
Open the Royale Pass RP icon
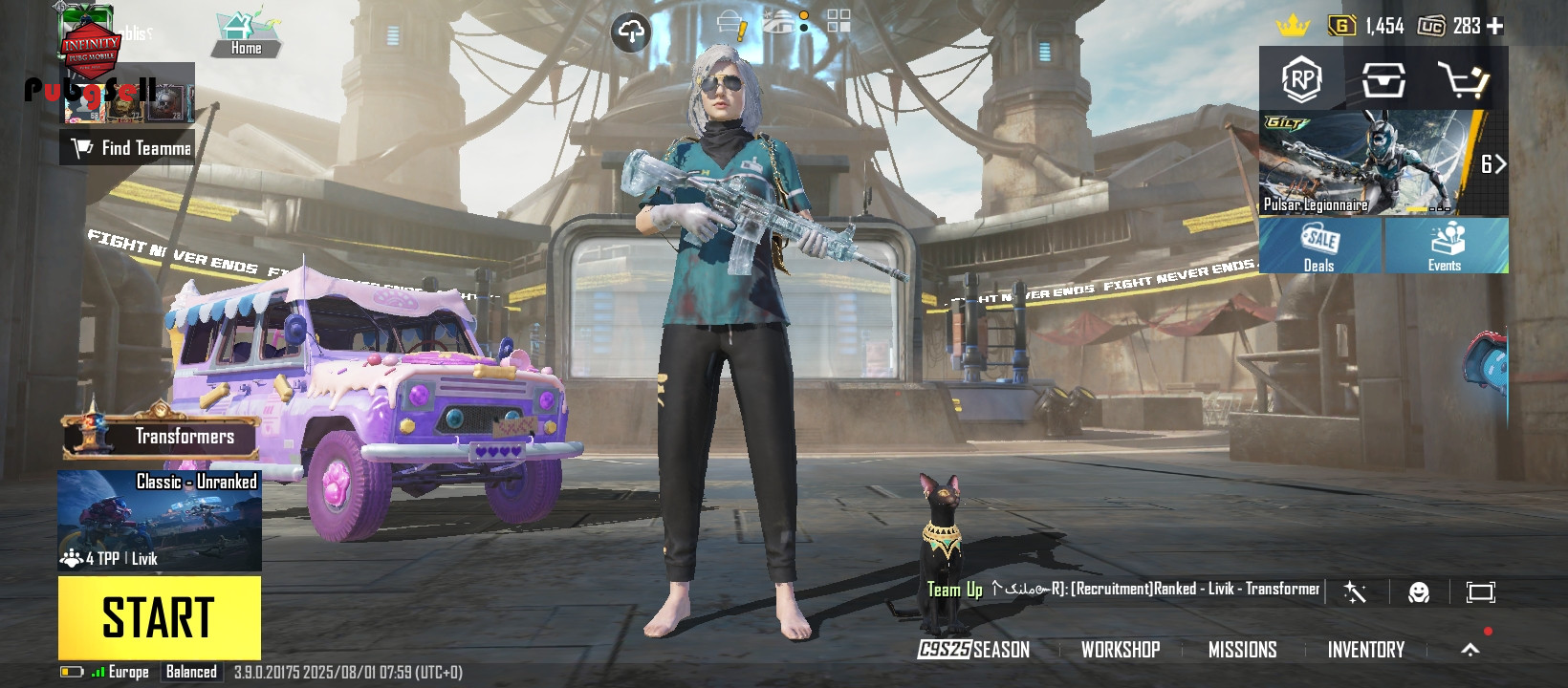point(1301,79)
